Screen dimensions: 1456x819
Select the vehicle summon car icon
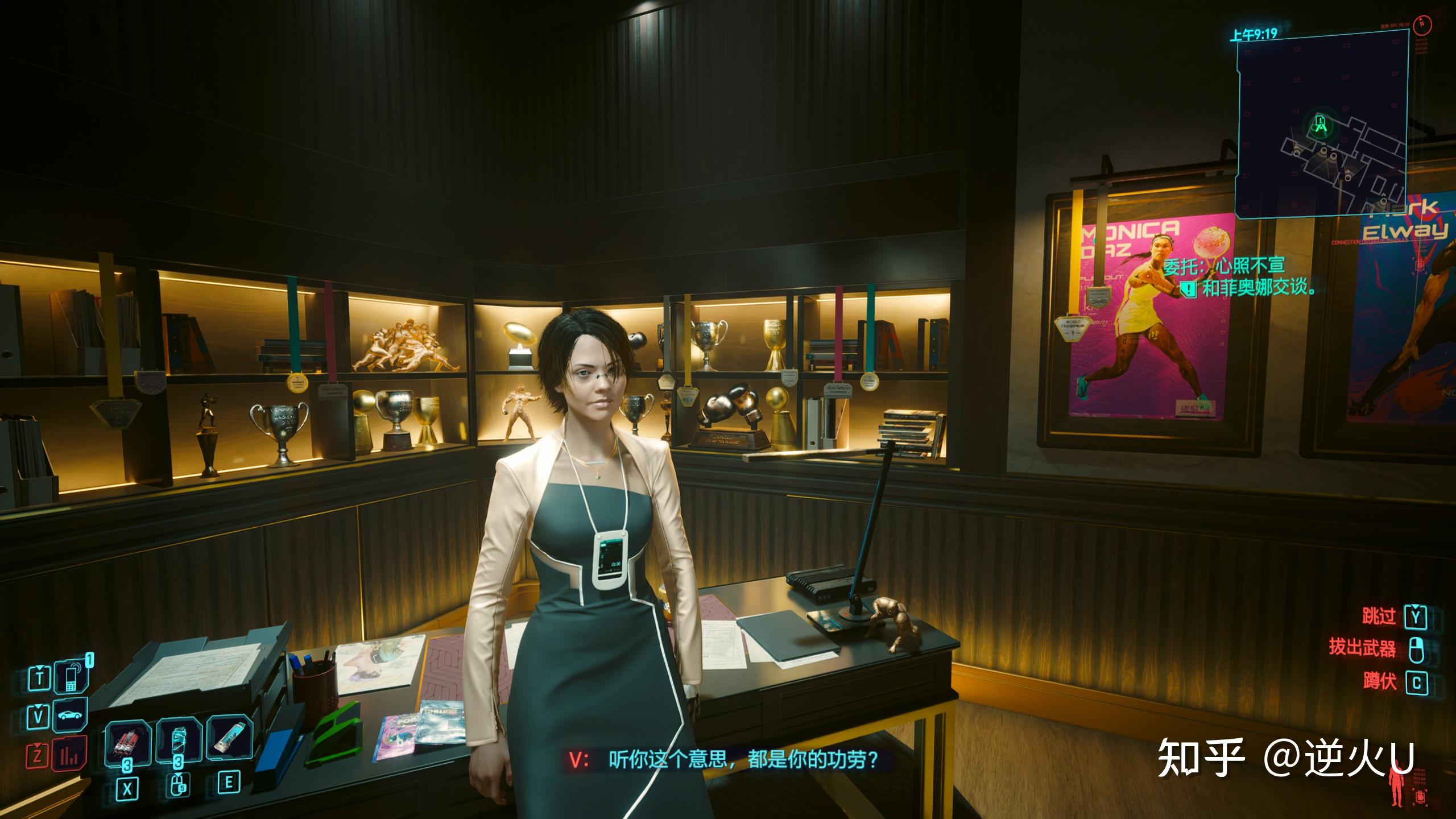(69, 714)
